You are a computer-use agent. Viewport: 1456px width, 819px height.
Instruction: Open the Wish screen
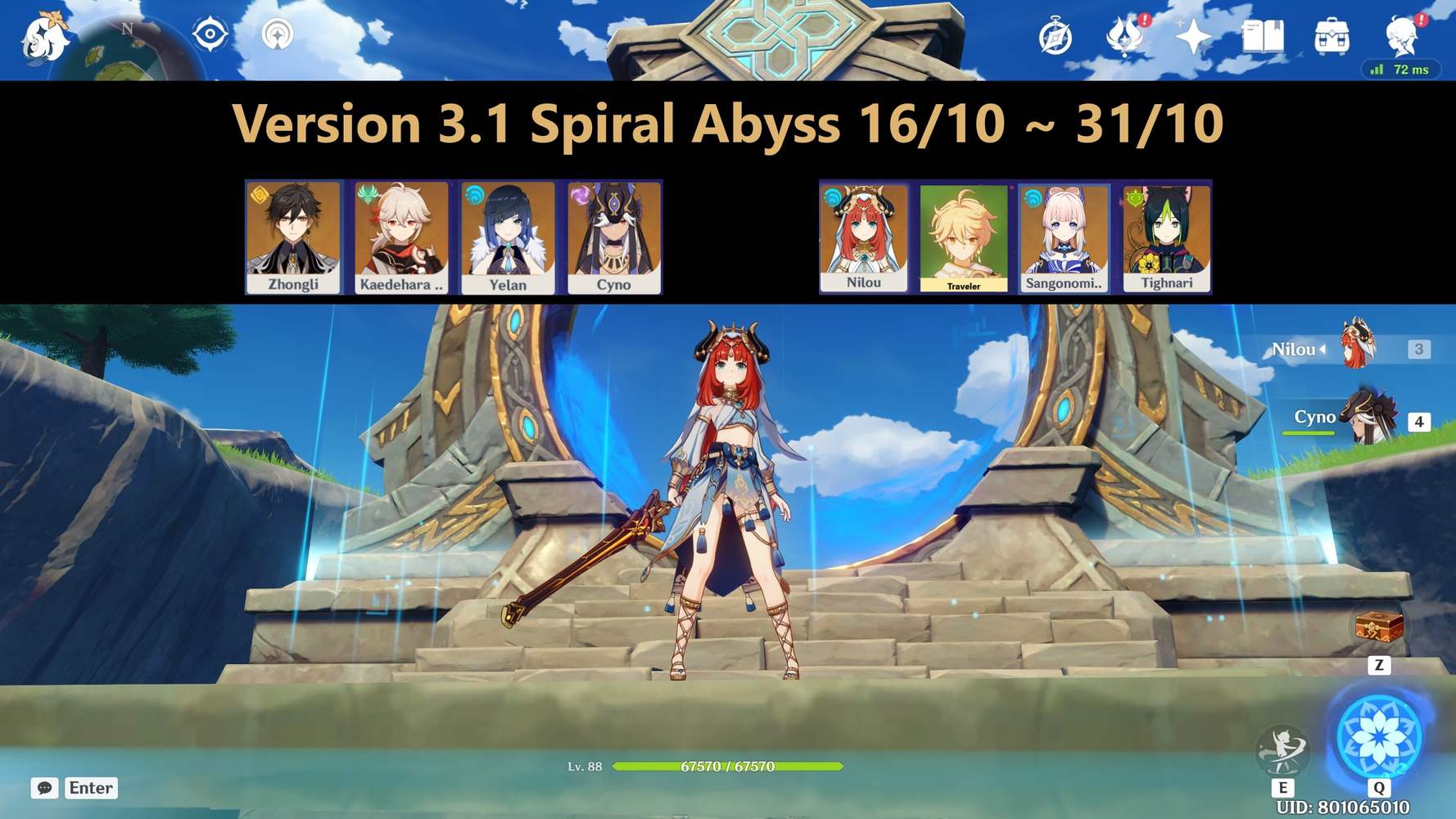click(x=1195, y=37)
